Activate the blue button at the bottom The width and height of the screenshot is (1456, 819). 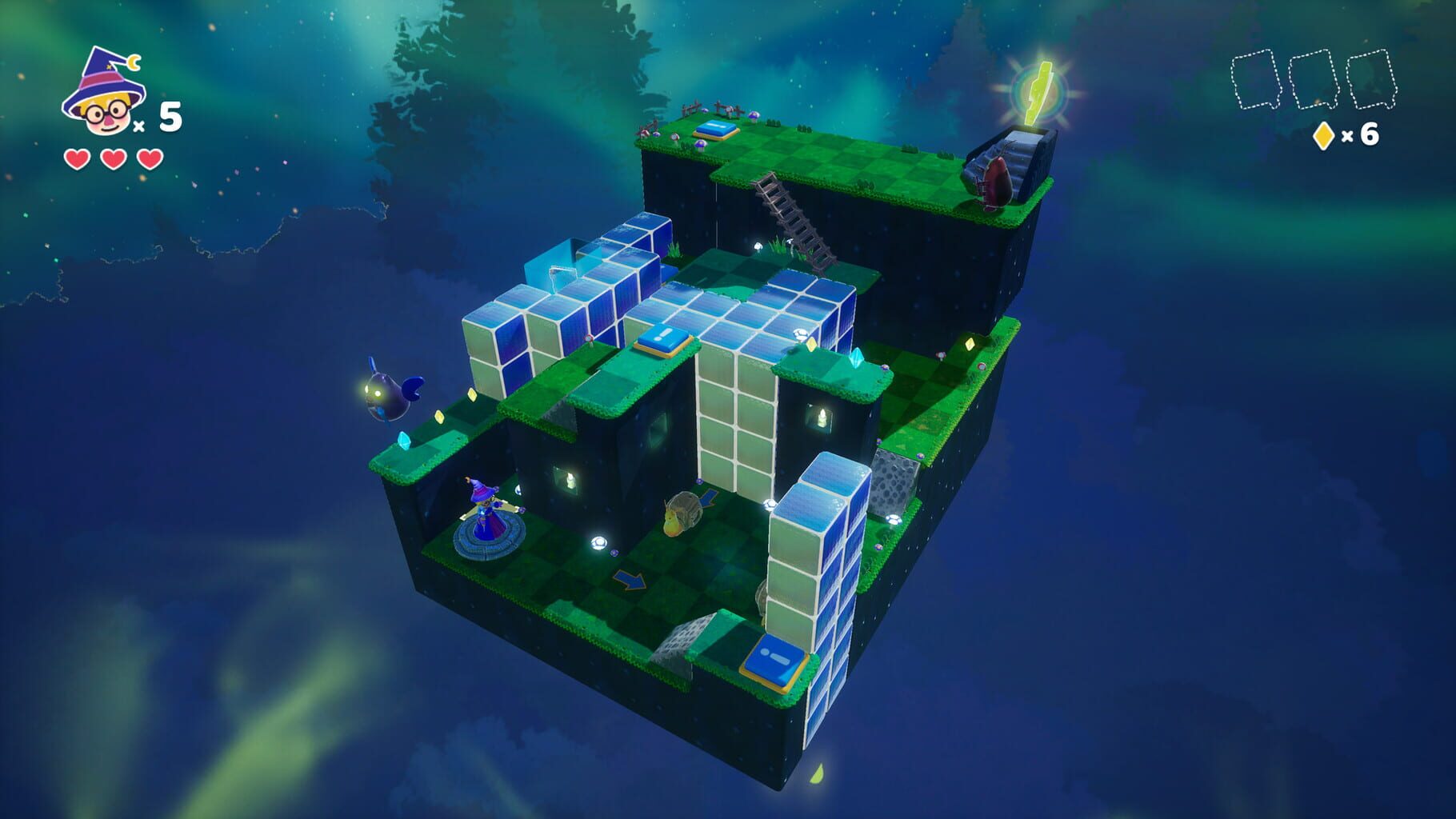pyautogui.click(x=775, y=659)
